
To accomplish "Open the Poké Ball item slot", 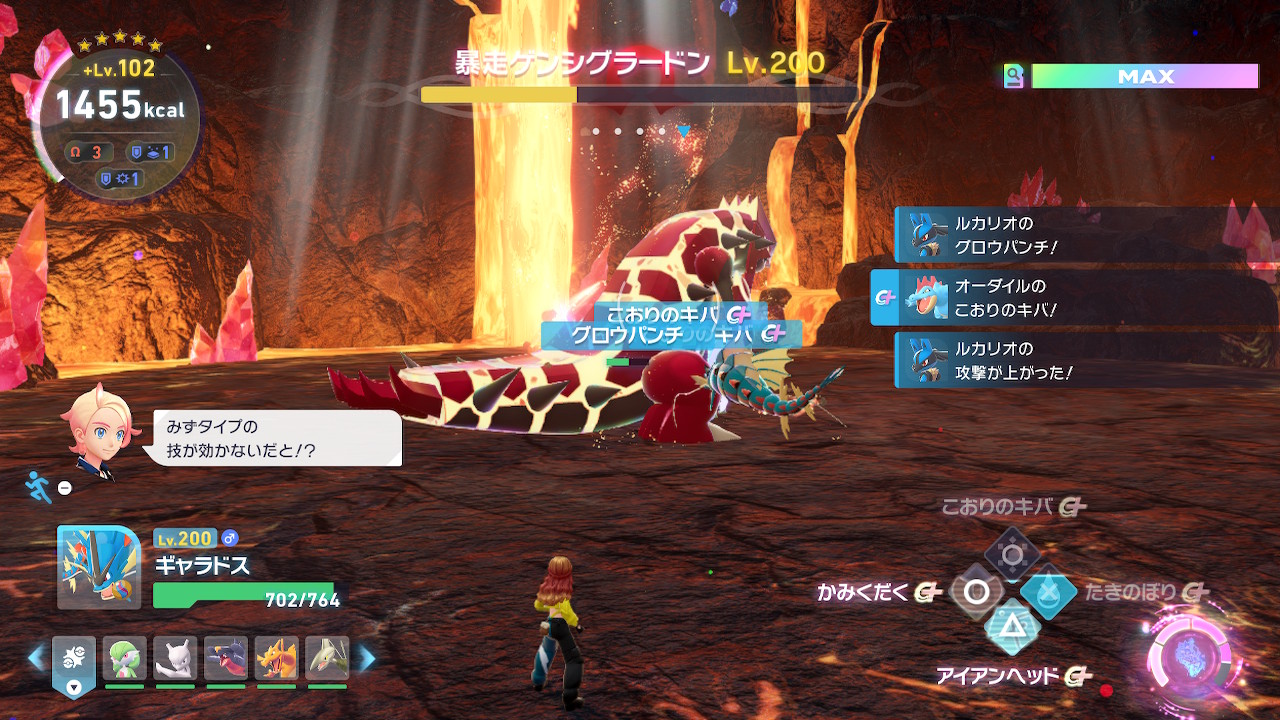I will [74, 661].
